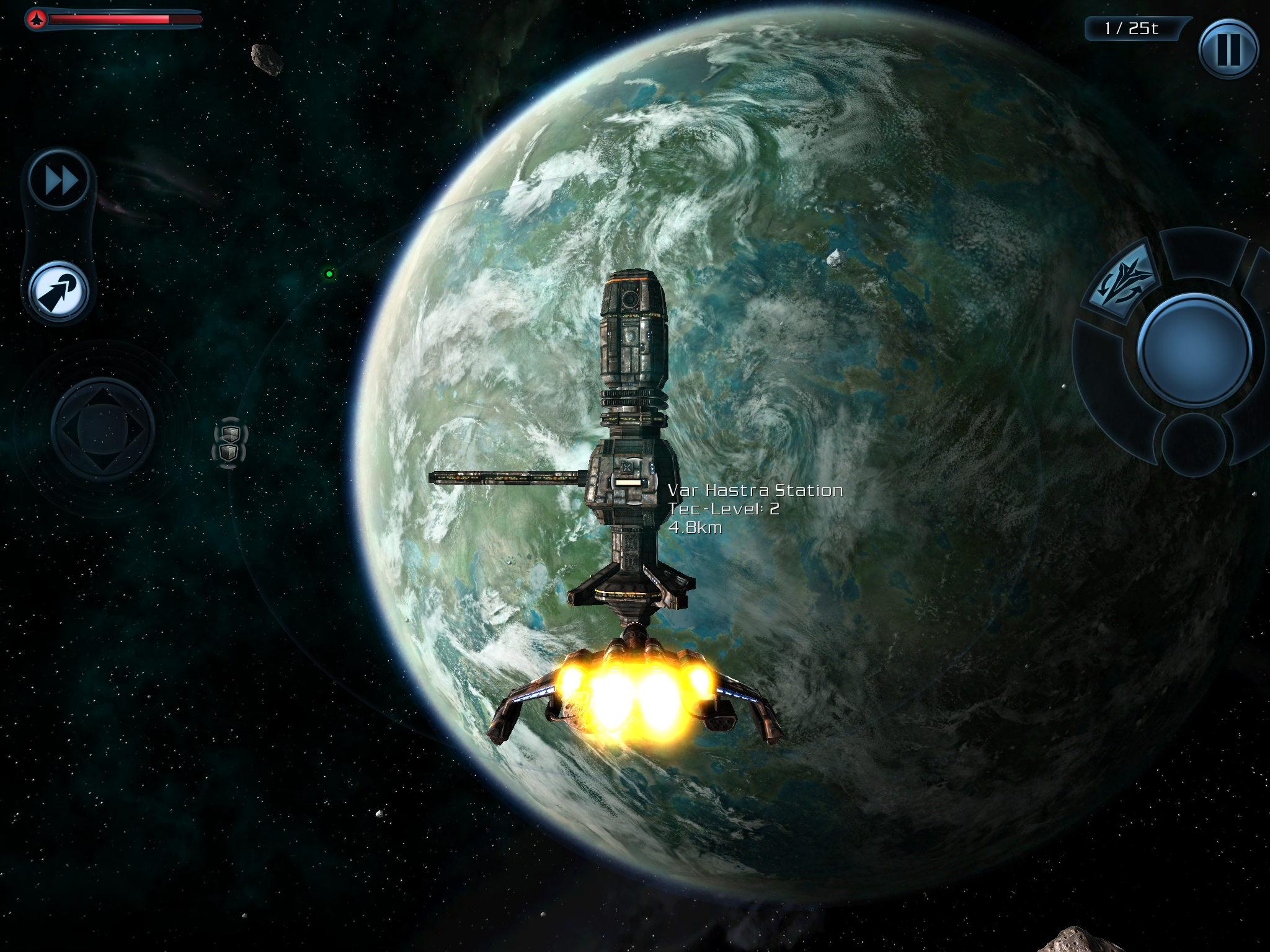Tap the large round blue fire button
The width and height of the screenshot is (1270, 952).
coord(1194,350)
